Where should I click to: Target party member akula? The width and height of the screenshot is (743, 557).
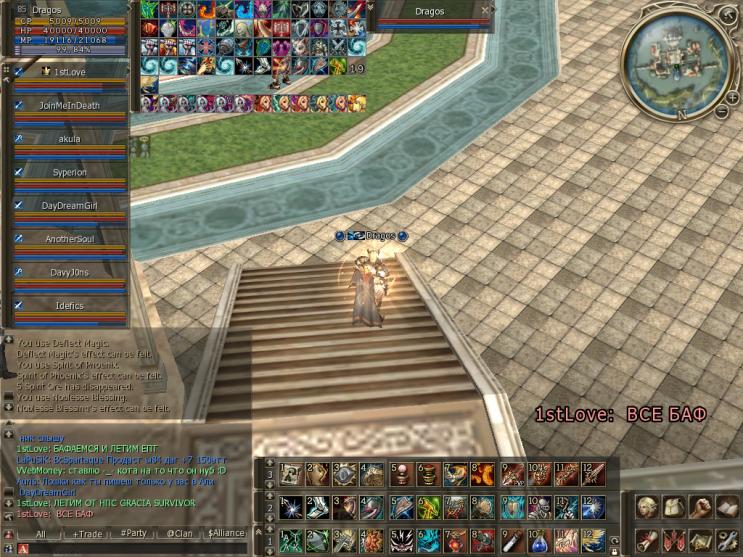click(69, 139)
